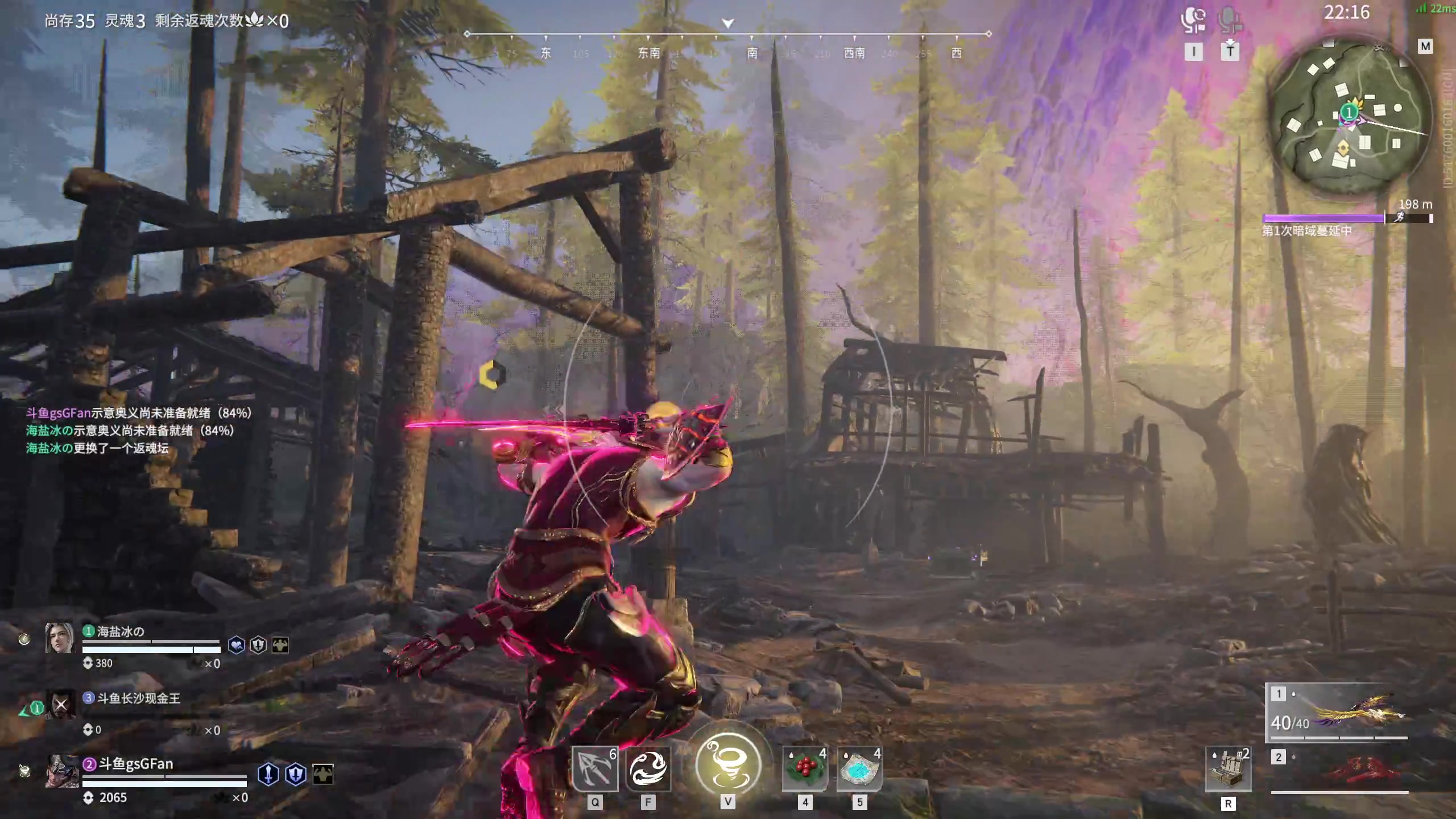The image size is (1456, 819).
Task: Select player 斗鱼gsGFan portrait
Action: click(x=62, y=771)
